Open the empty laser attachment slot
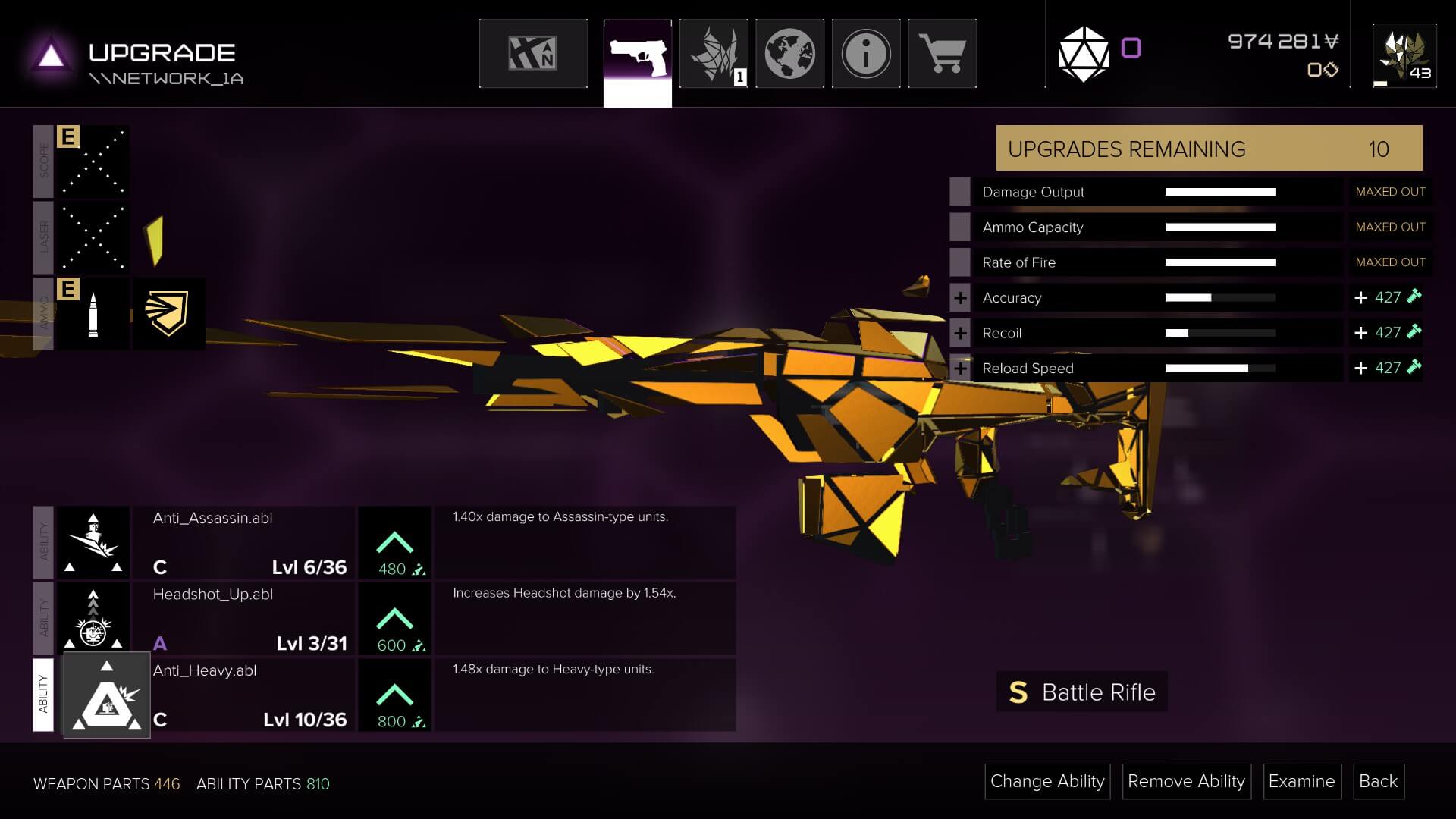 pos(93,237)
